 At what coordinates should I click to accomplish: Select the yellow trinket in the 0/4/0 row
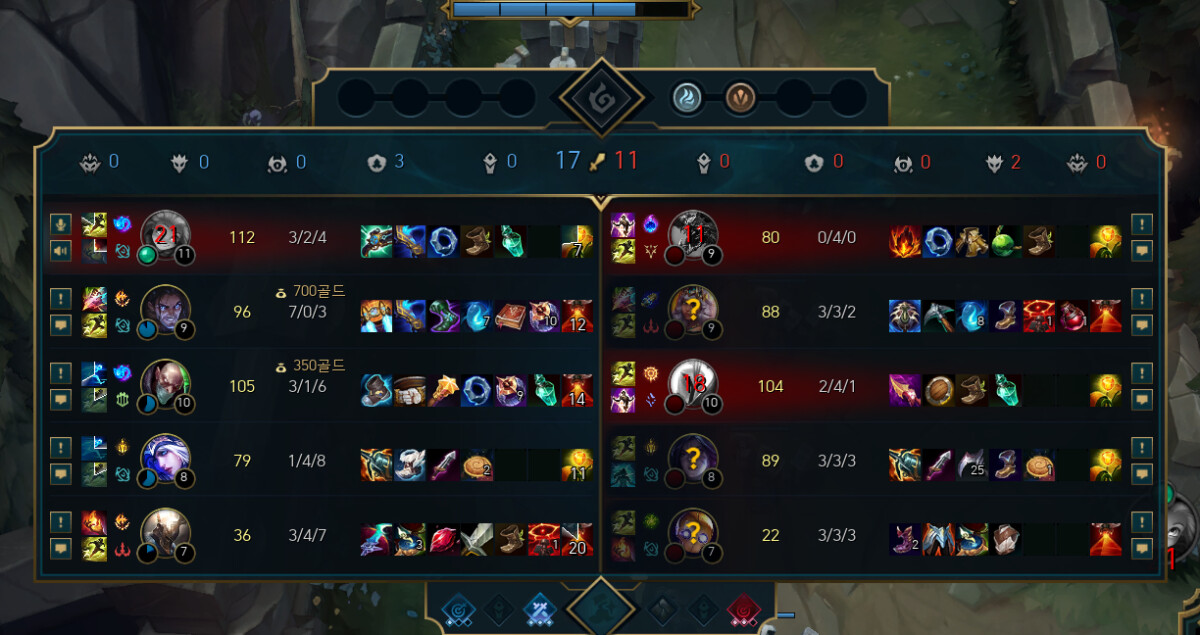click(x=1106, y=242)
